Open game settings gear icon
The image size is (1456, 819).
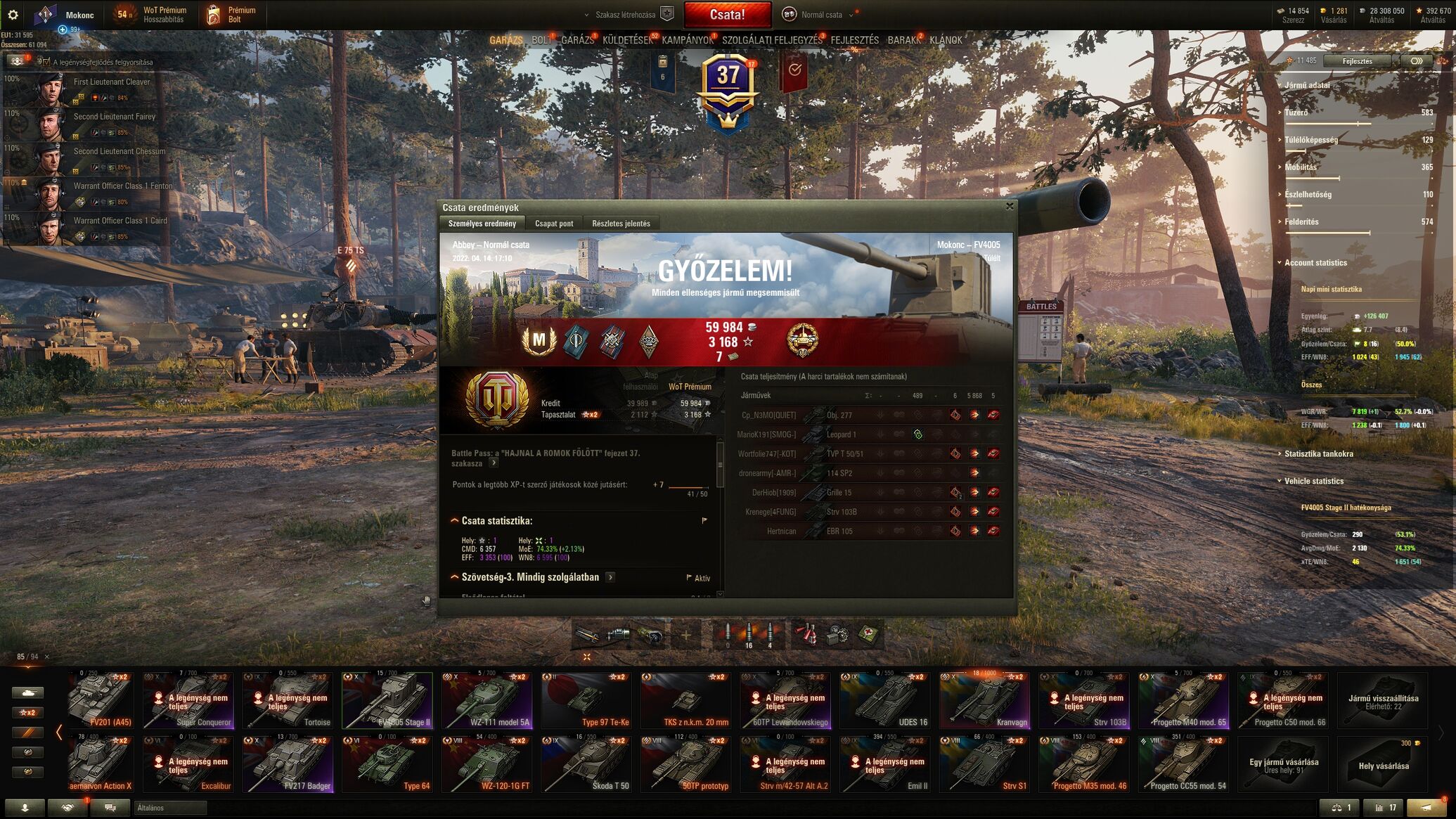13,15
